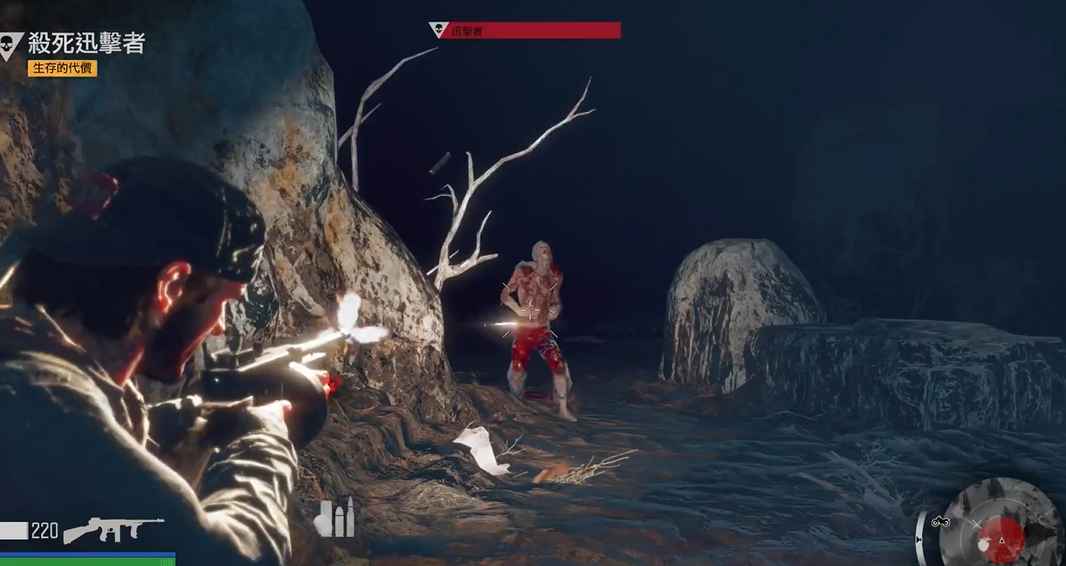Select the submachine gun weapon icon
Screen dimensions: 1066x566
point(113,530)
